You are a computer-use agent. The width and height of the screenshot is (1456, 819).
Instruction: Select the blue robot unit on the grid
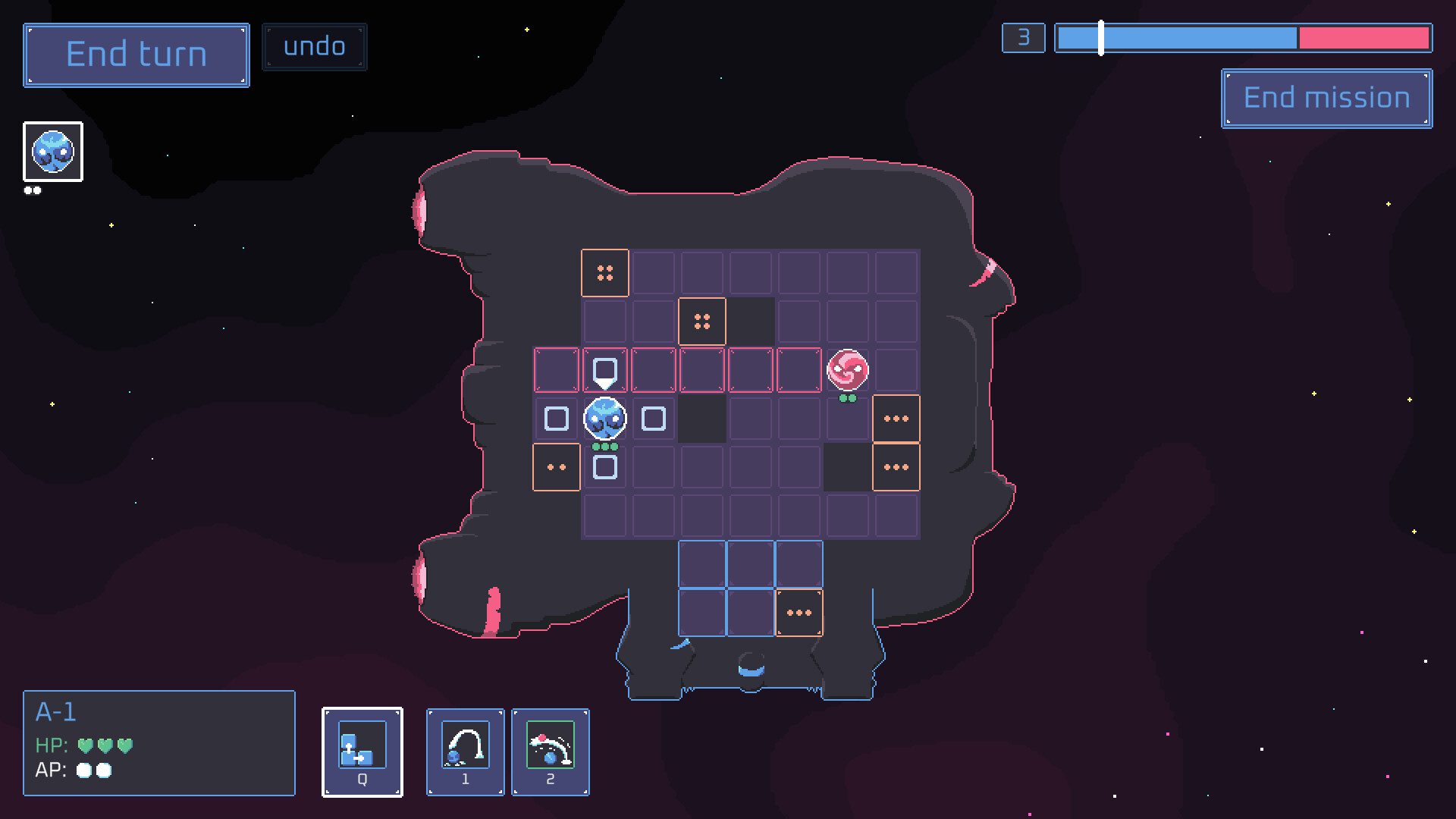pos(604,418)
